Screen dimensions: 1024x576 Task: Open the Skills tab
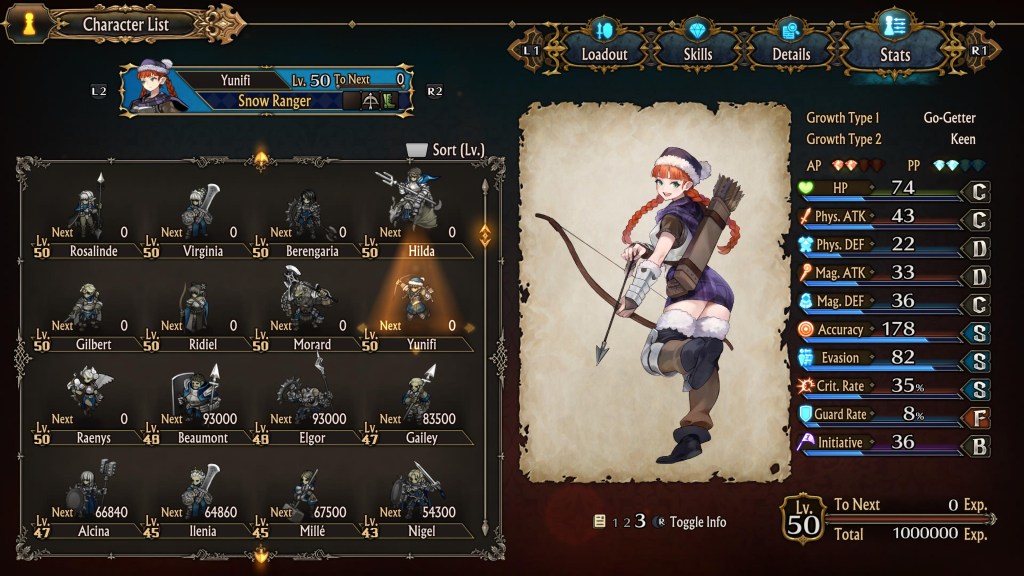click(698, 45)
